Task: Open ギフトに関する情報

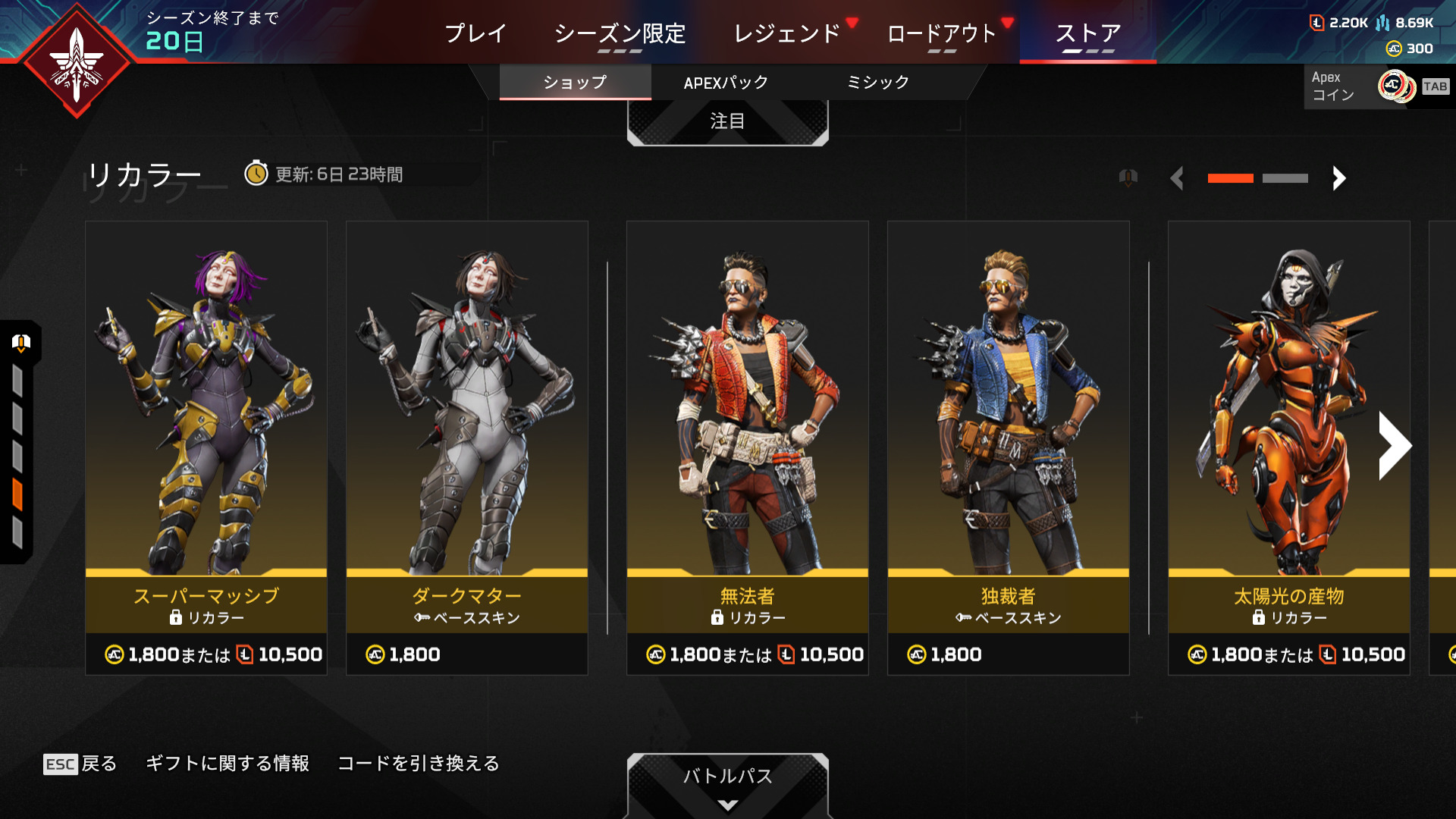Action: pyautogui.click(x=227, y=764)
